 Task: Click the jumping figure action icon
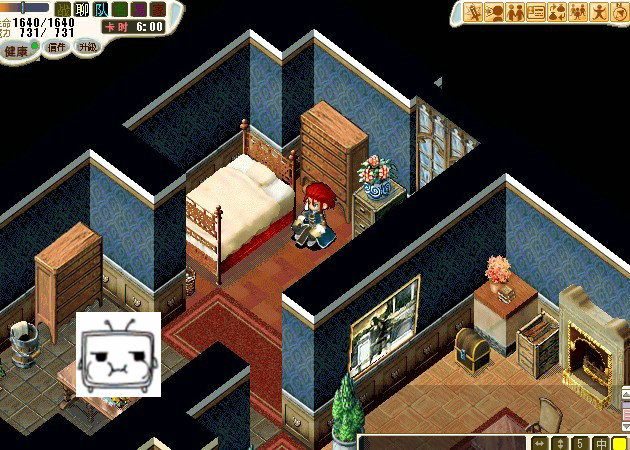pos(598,13)
